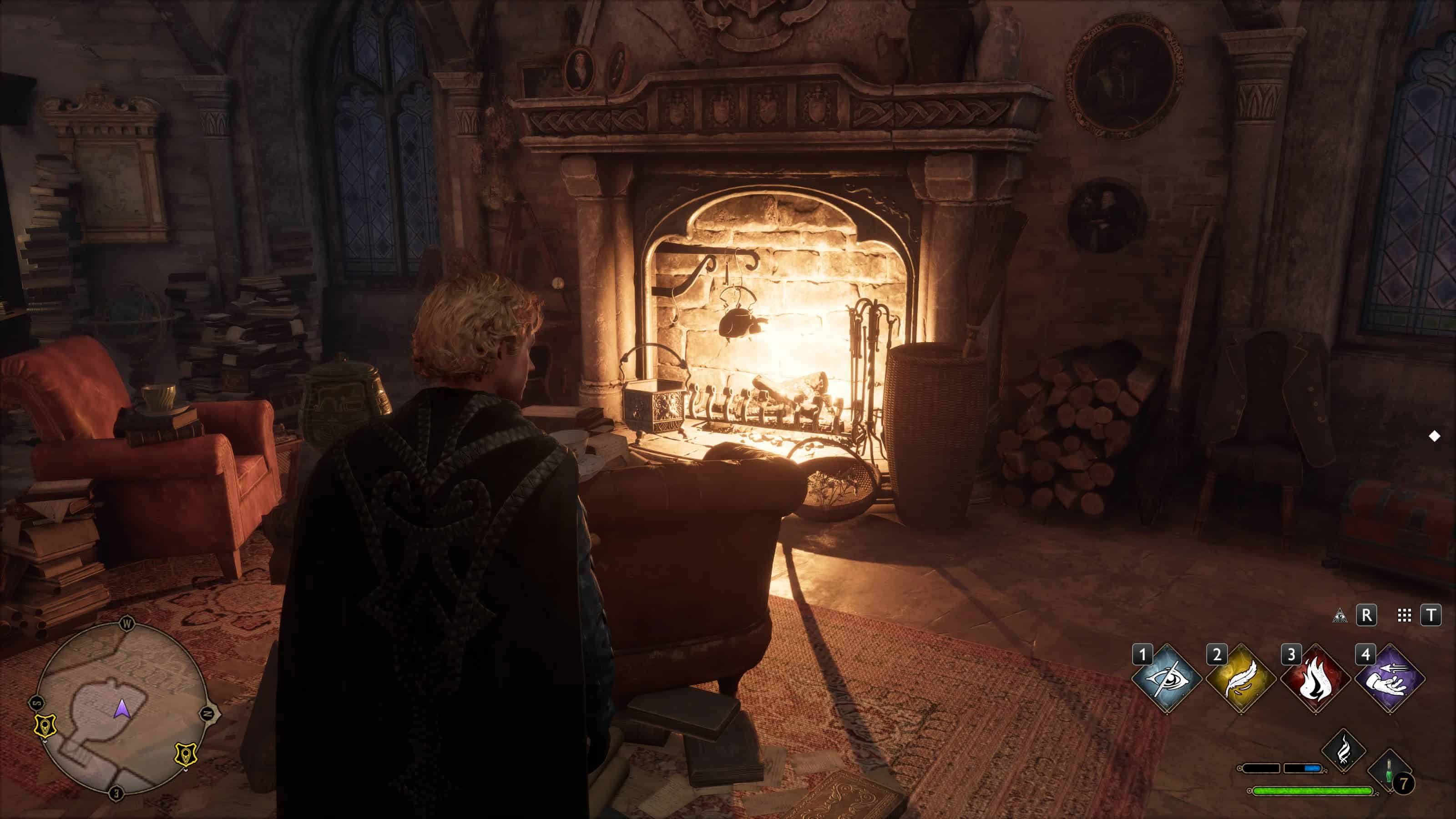Open the spell sets grid icon
The width and height of the screenshot is (1456, 819).
(1404, 616)
